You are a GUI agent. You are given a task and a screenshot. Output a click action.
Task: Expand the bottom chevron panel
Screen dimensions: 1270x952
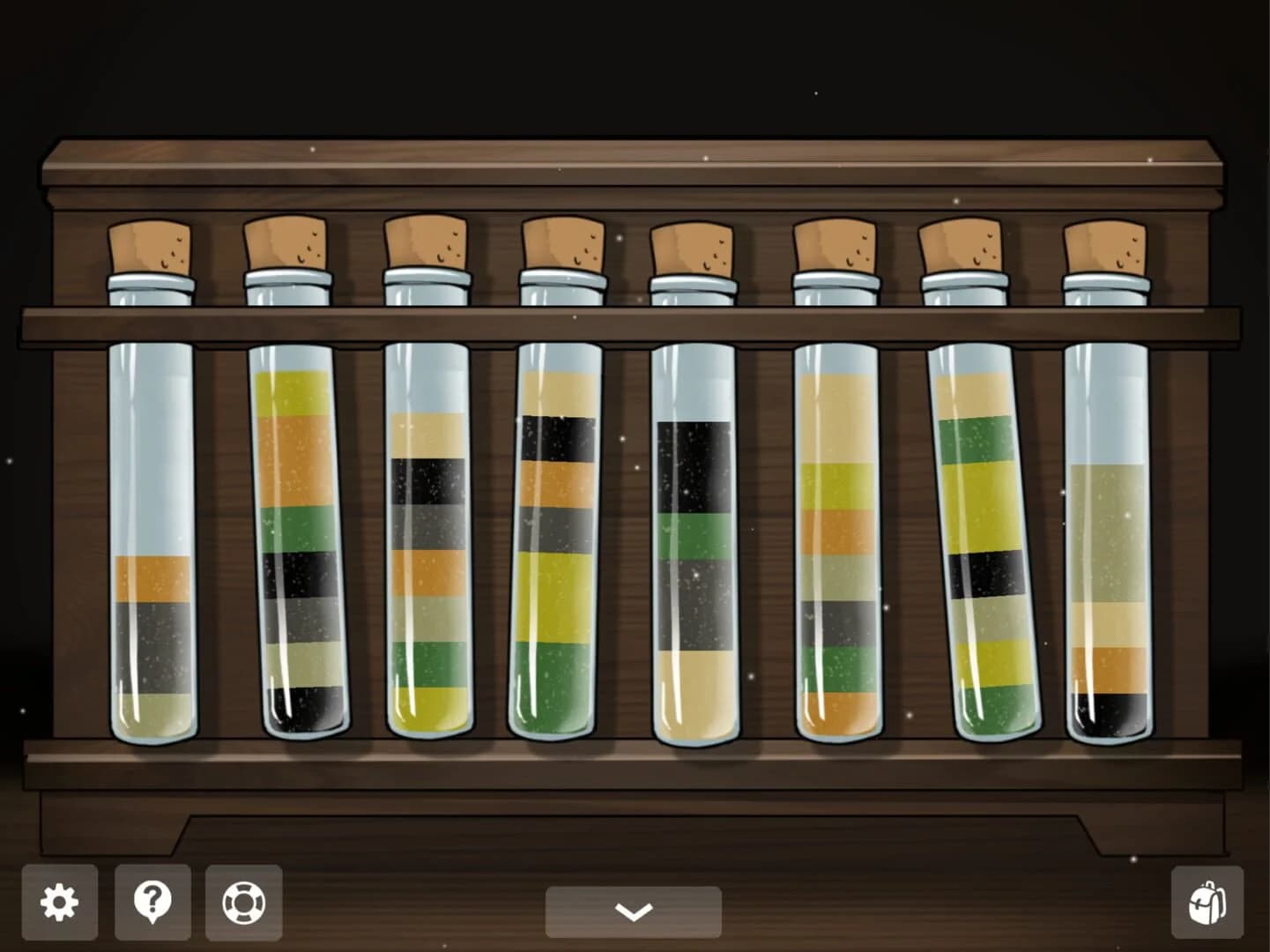[634, 911]
